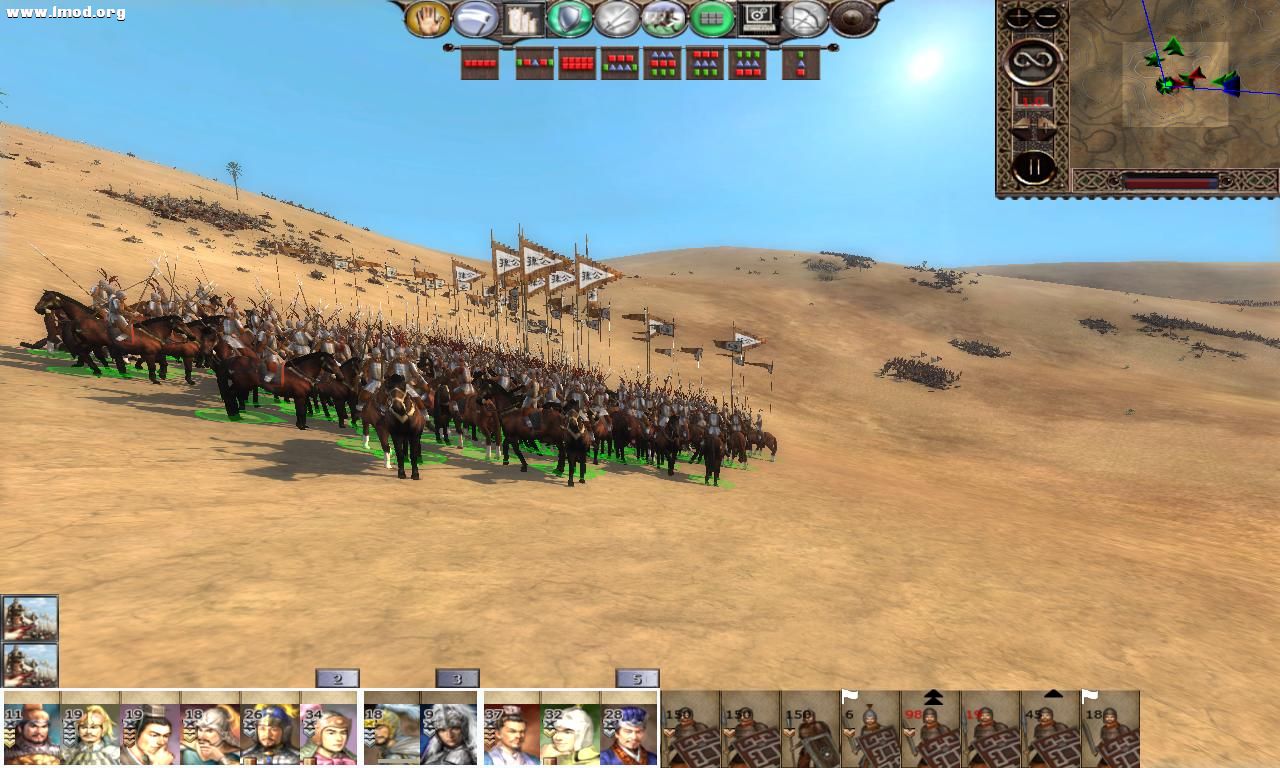Select unit group tab 5
This screenshot has height=768, width=1280.
pos(637,678)
